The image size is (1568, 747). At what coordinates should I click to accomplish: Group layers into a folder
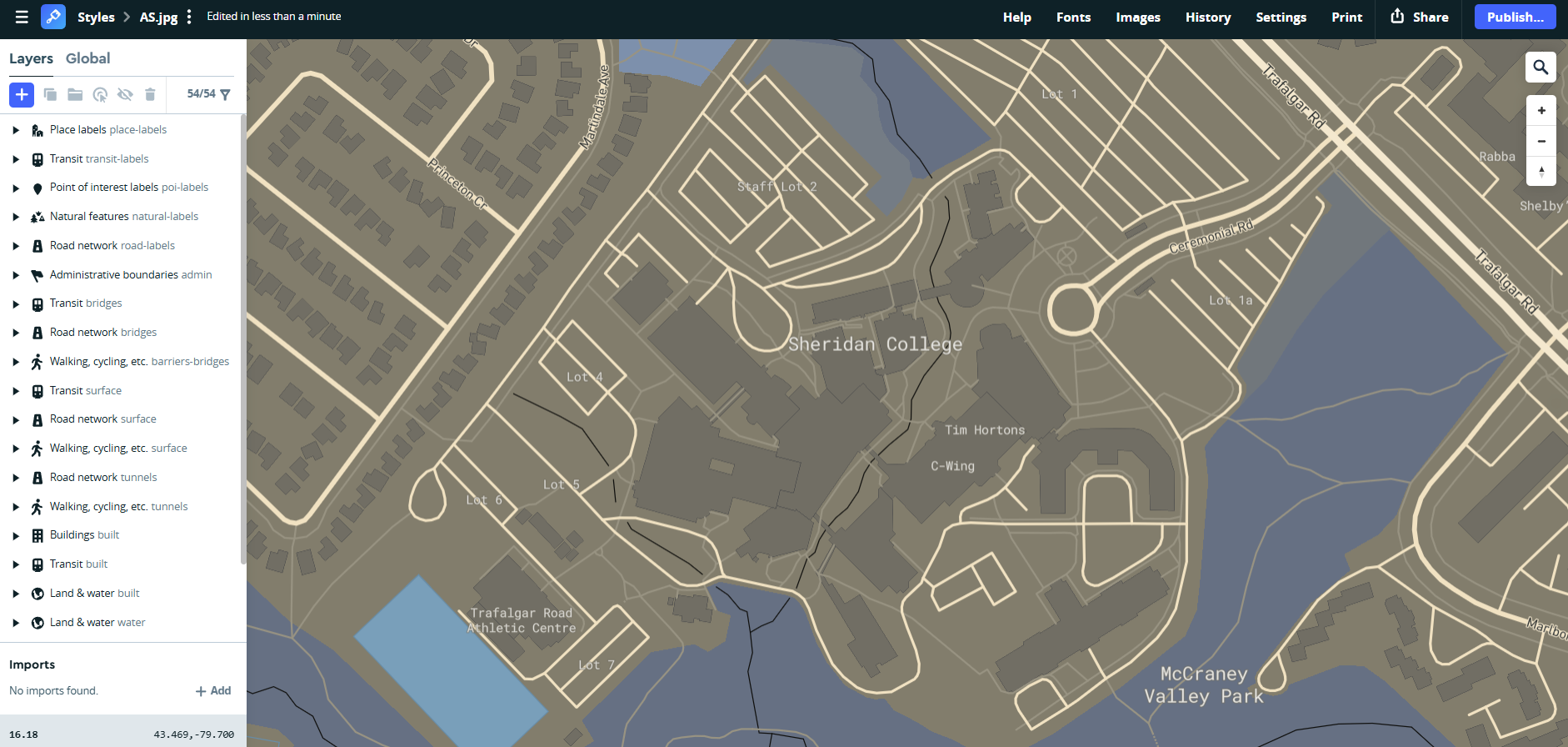point(75,95)
